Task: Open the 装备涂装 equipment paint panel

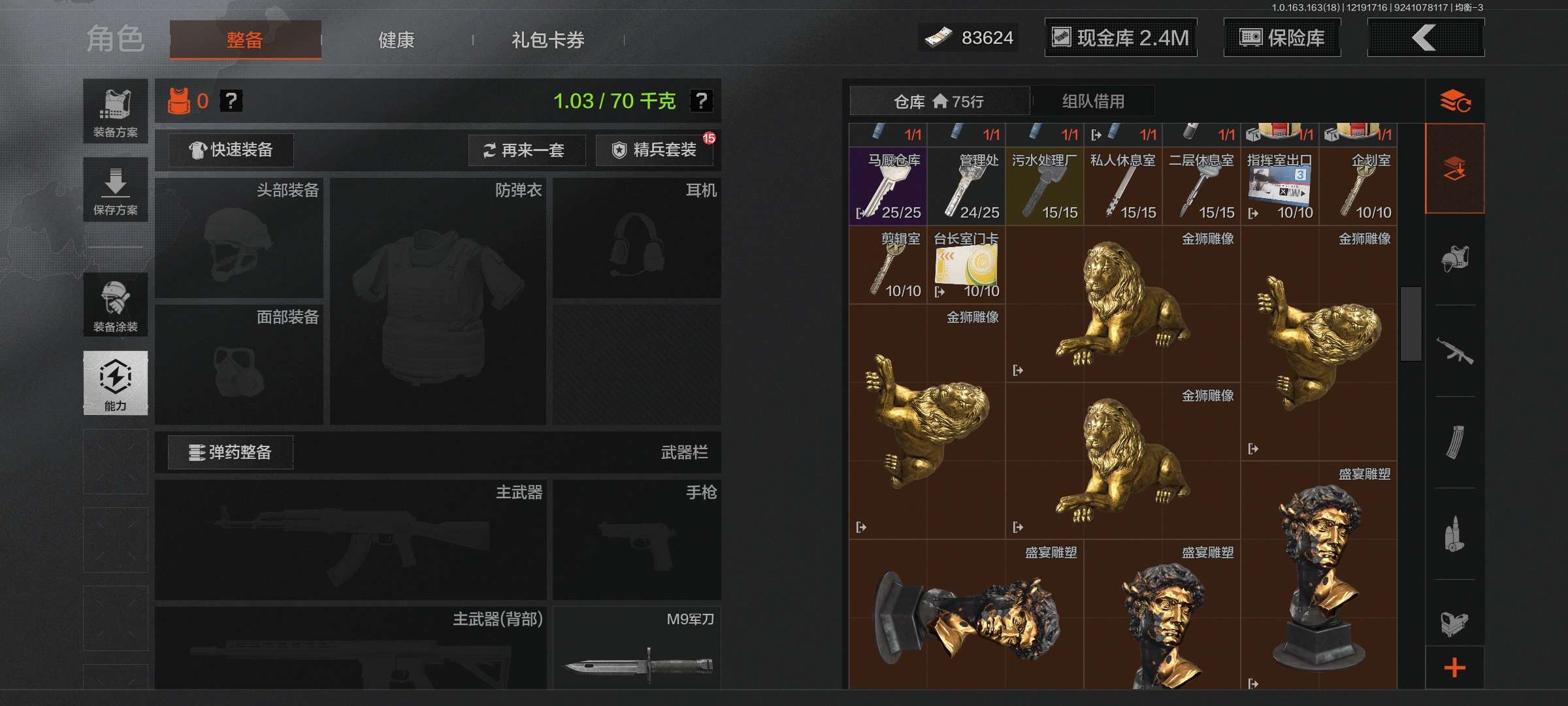Action: click(x=115, y=304)
